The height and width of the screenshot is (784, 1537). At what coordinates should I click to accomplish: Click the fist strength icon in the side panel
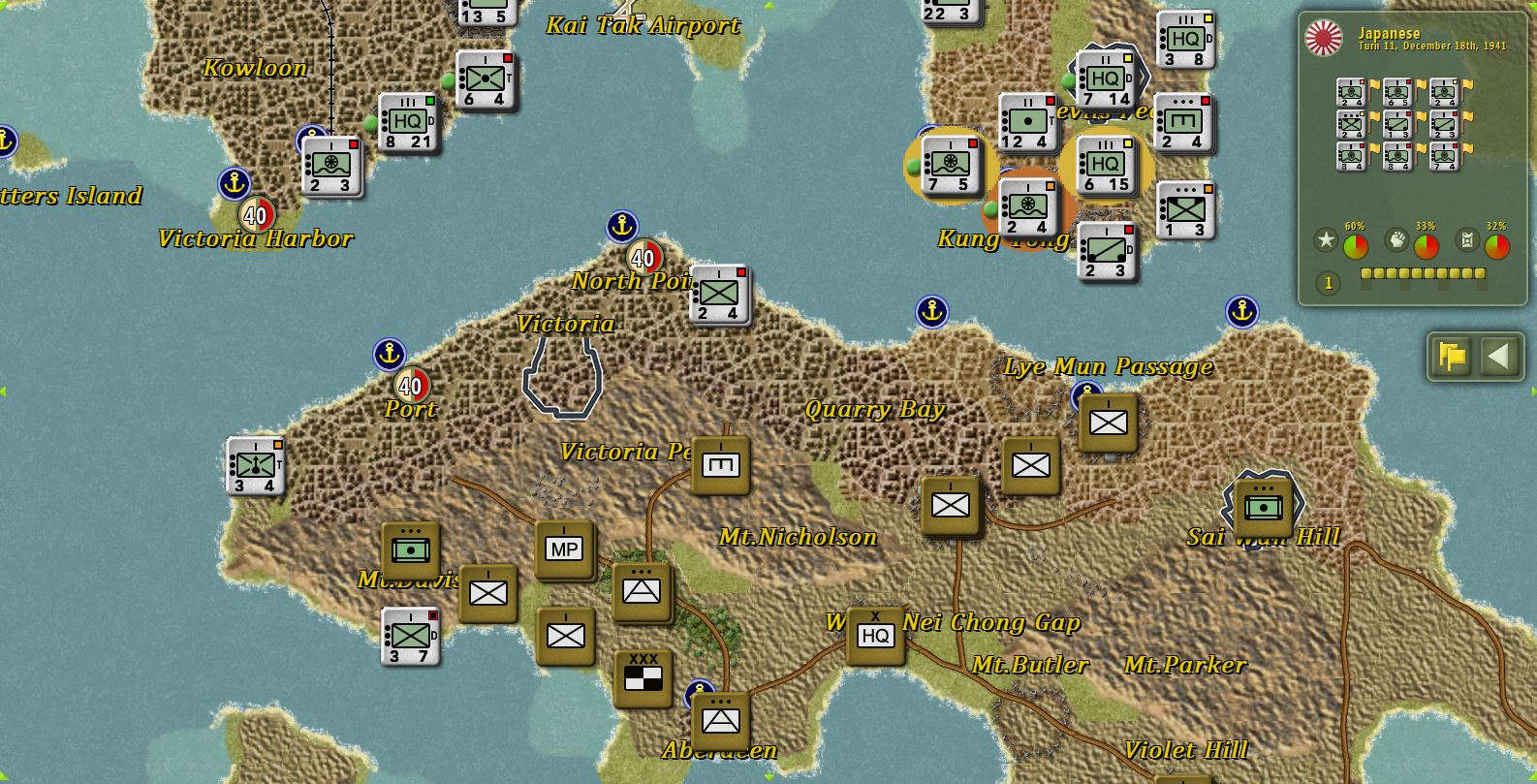pos(1396,239)
